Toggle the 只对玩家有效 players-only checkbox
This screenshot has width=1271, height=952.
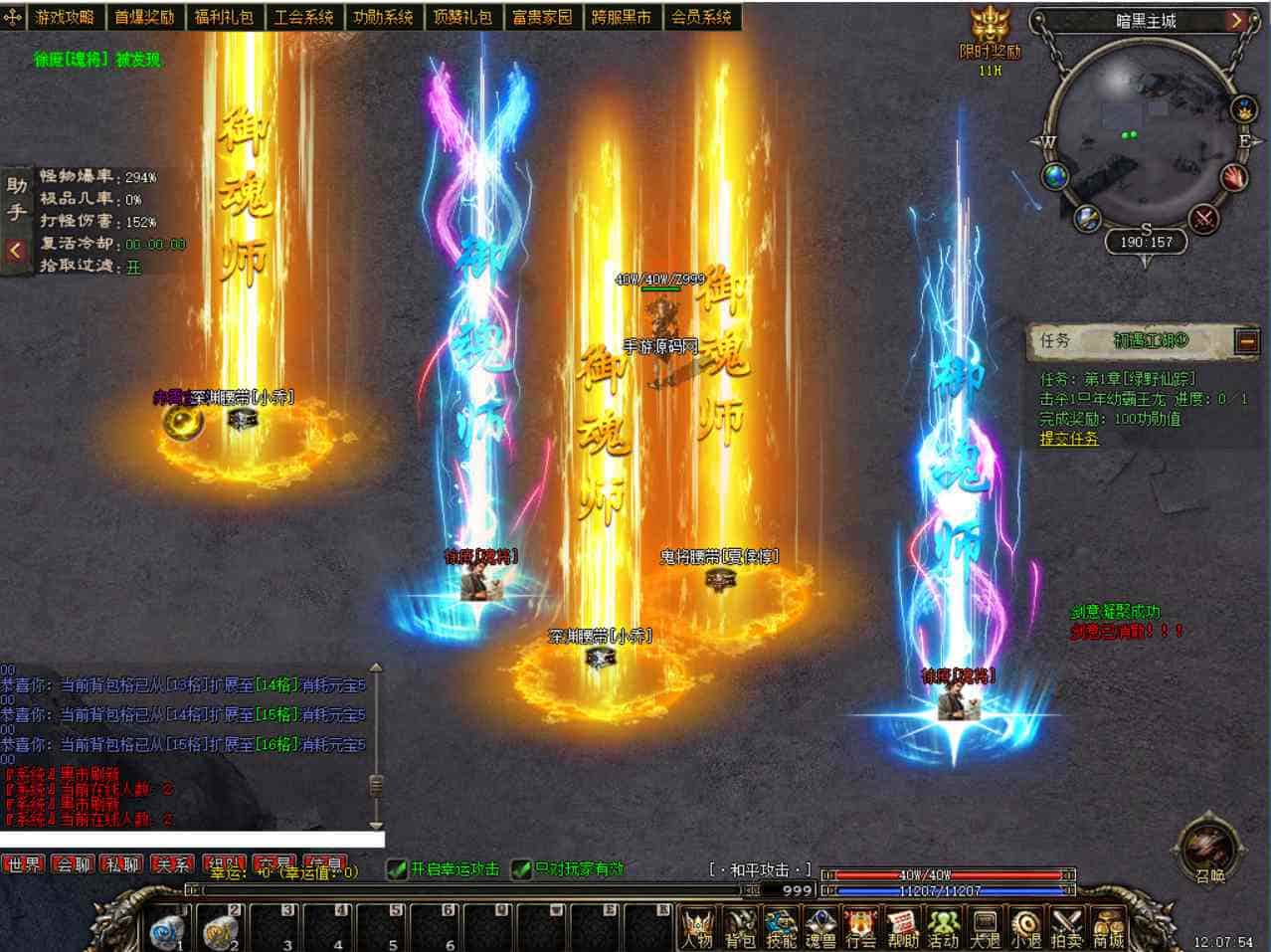[x=521, y=869]
